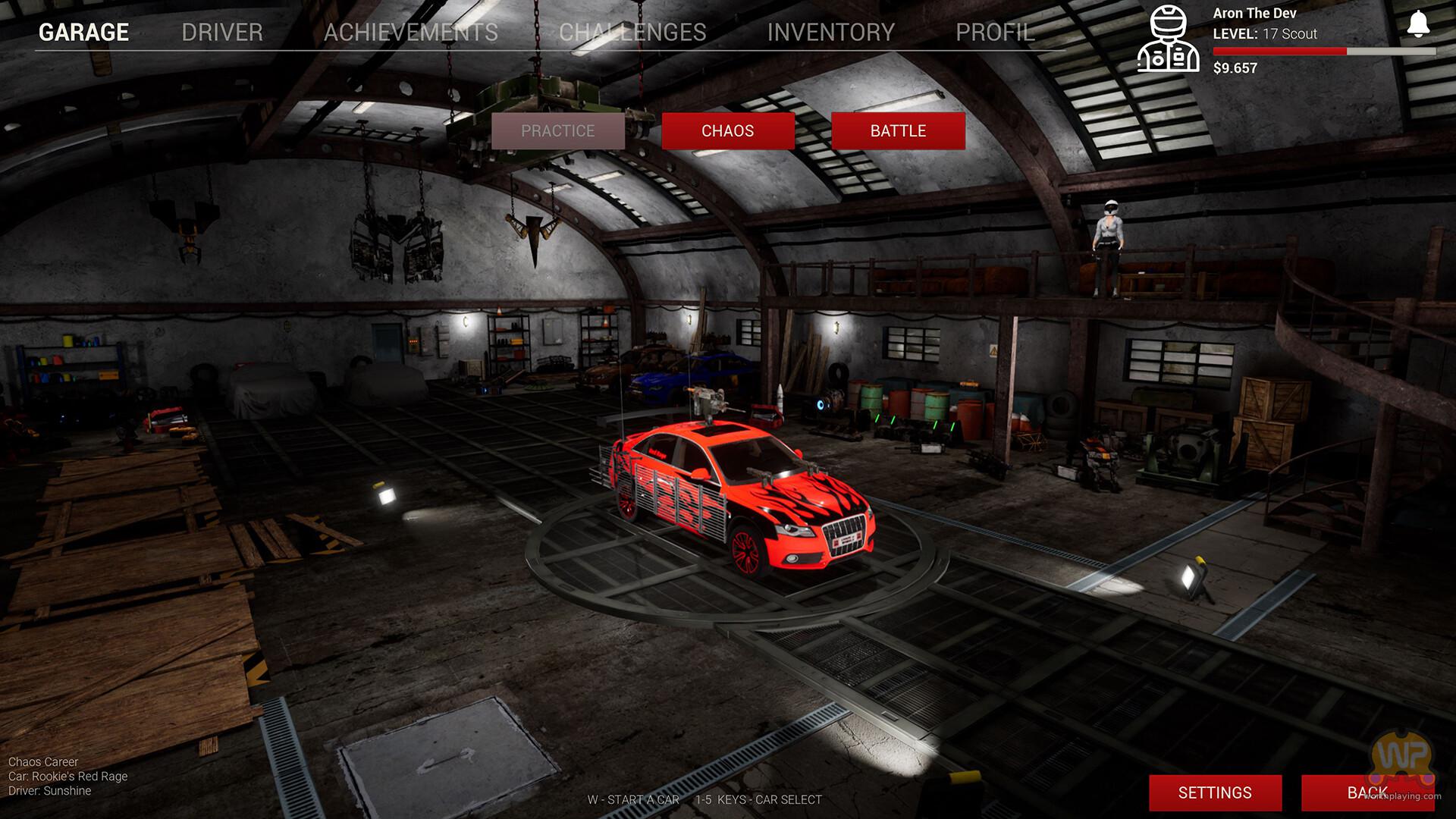Choose the Practice mode button
The height and width of the screenshot is (819, 1456).
click(x=558, y=131)
